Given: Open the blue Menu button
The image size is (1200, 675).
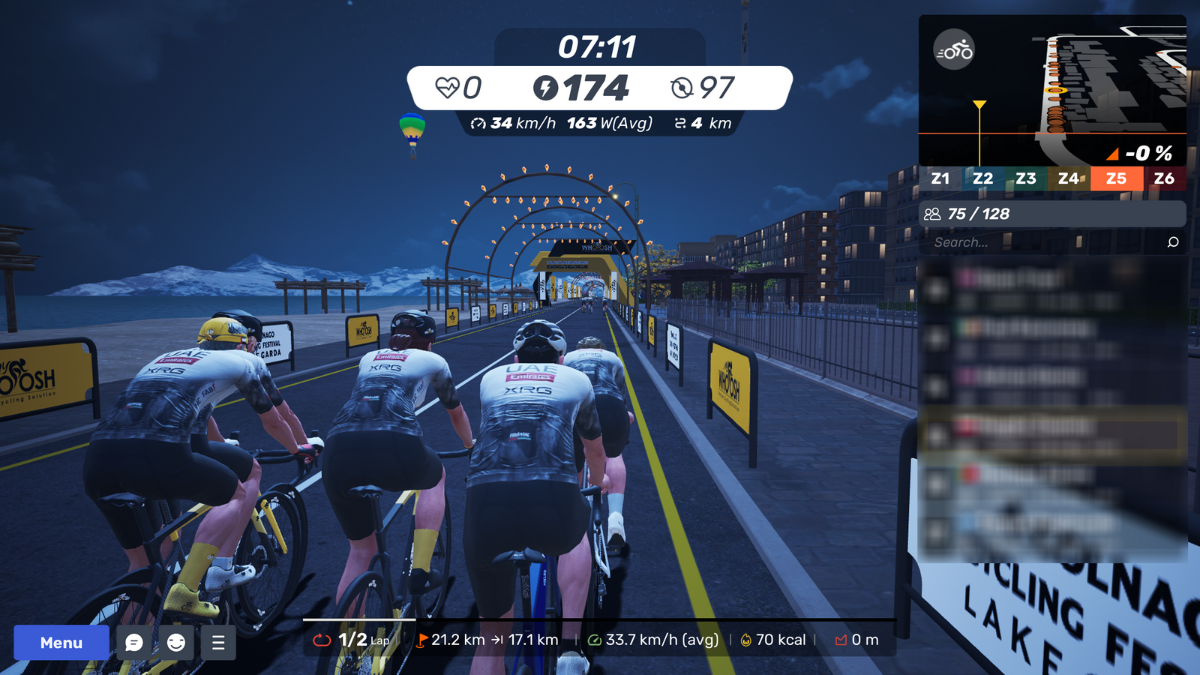Looking at the screenshot, I should (x=61, y=643).
